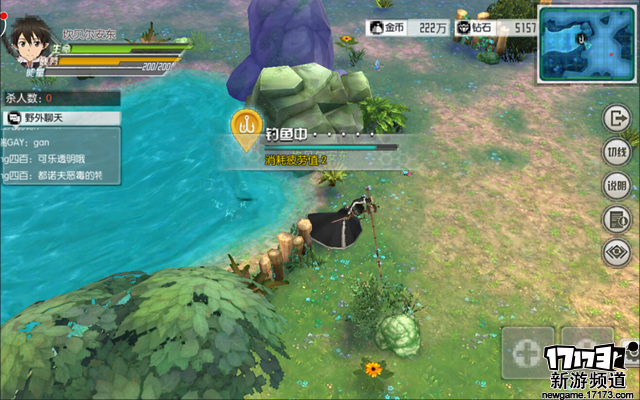Open the minimap
This screenshot has width=640, height=400.
587,45
